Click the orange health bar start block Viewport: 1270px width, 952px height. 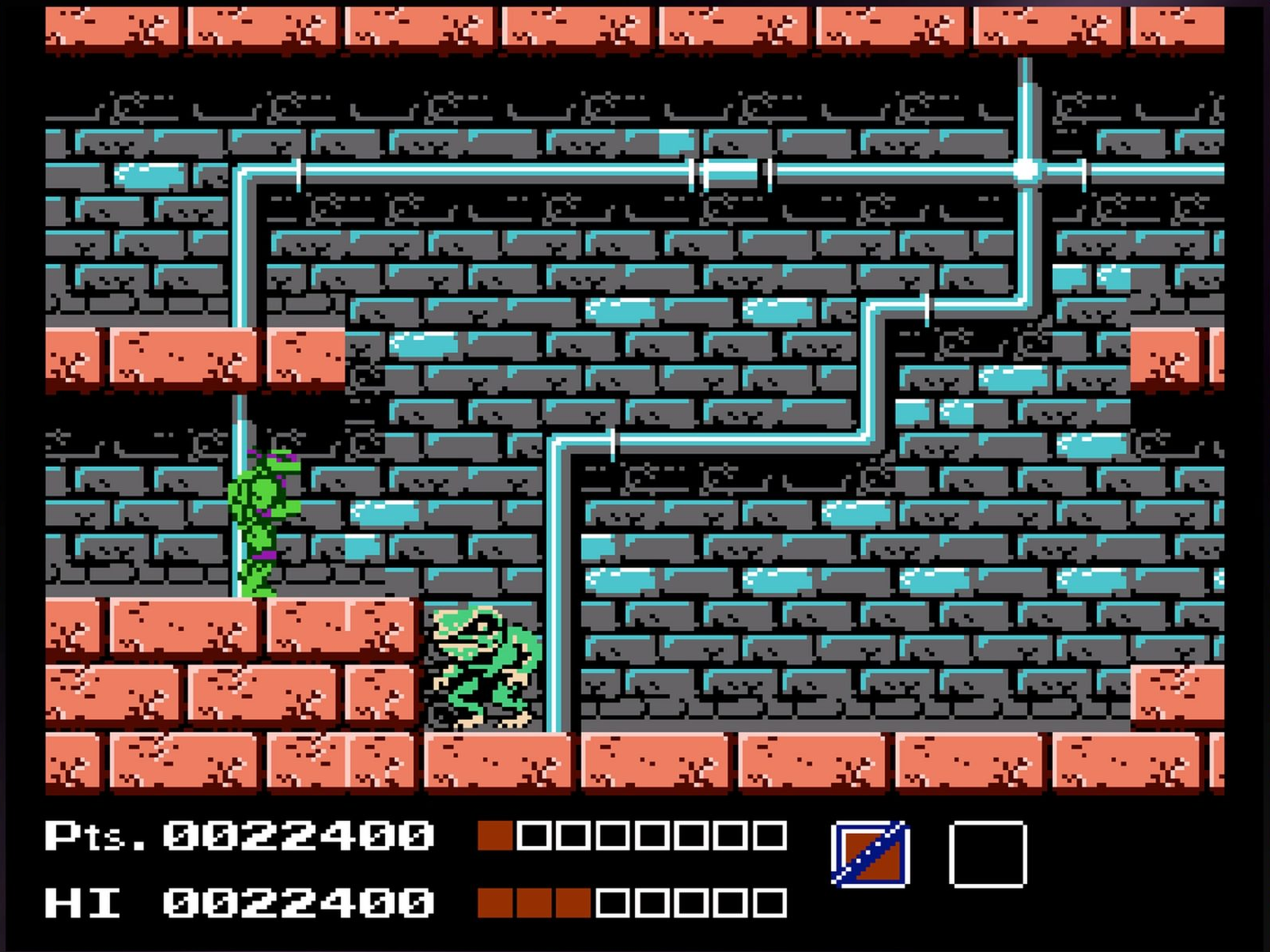498,833
